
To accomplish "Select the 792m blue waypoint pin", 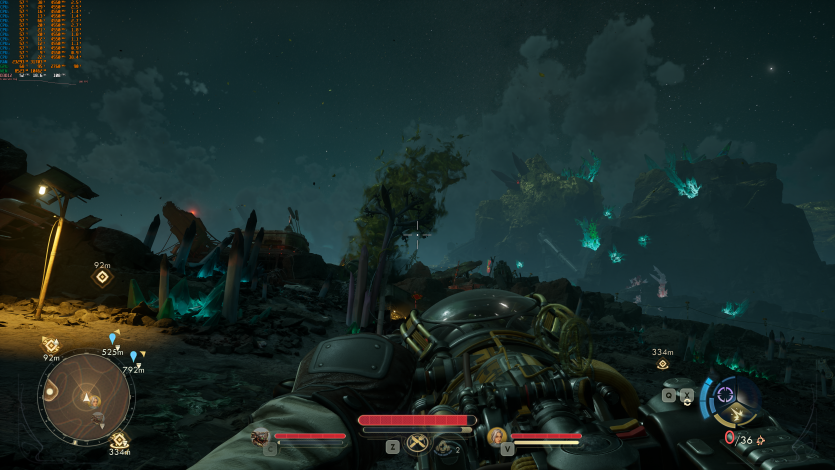I will pyautogui.click(x=133, y=356).
